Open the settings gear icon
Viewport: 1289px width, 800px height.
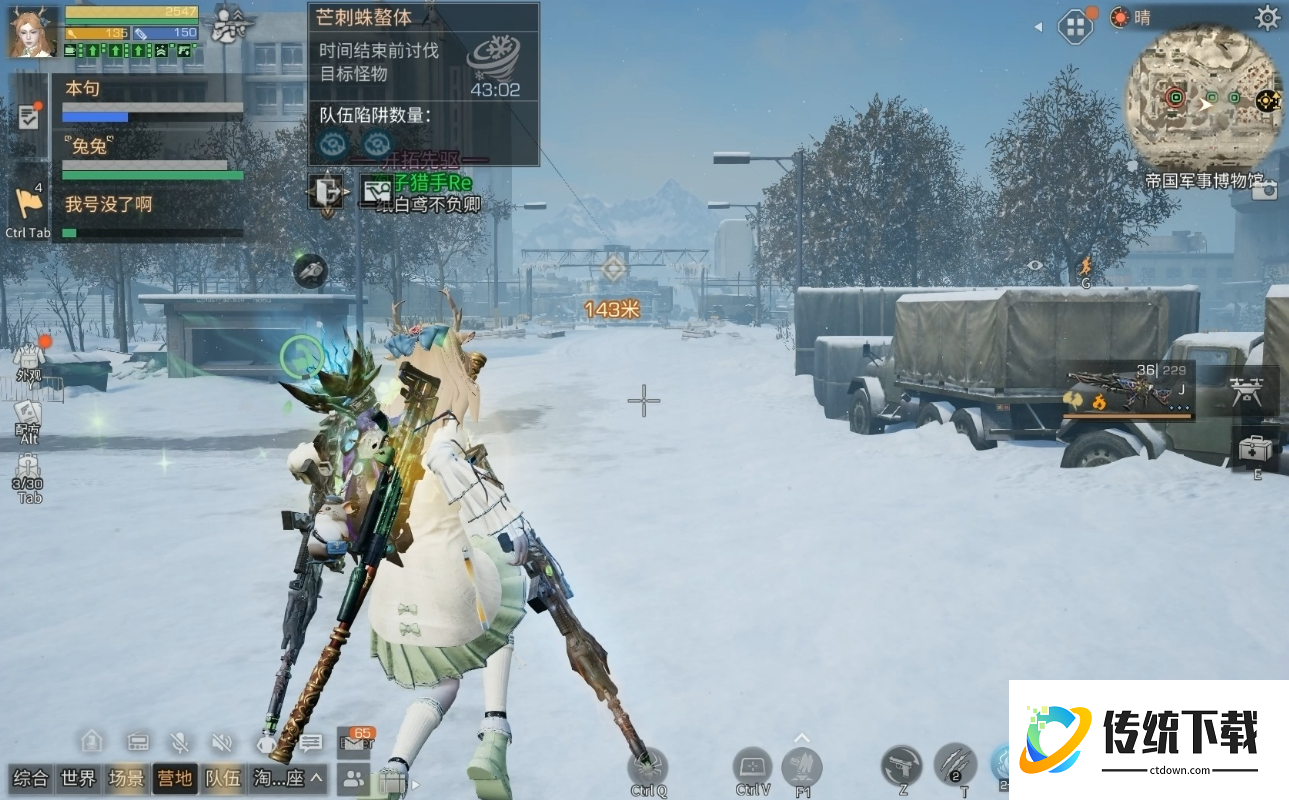[x=1267, y=17]
